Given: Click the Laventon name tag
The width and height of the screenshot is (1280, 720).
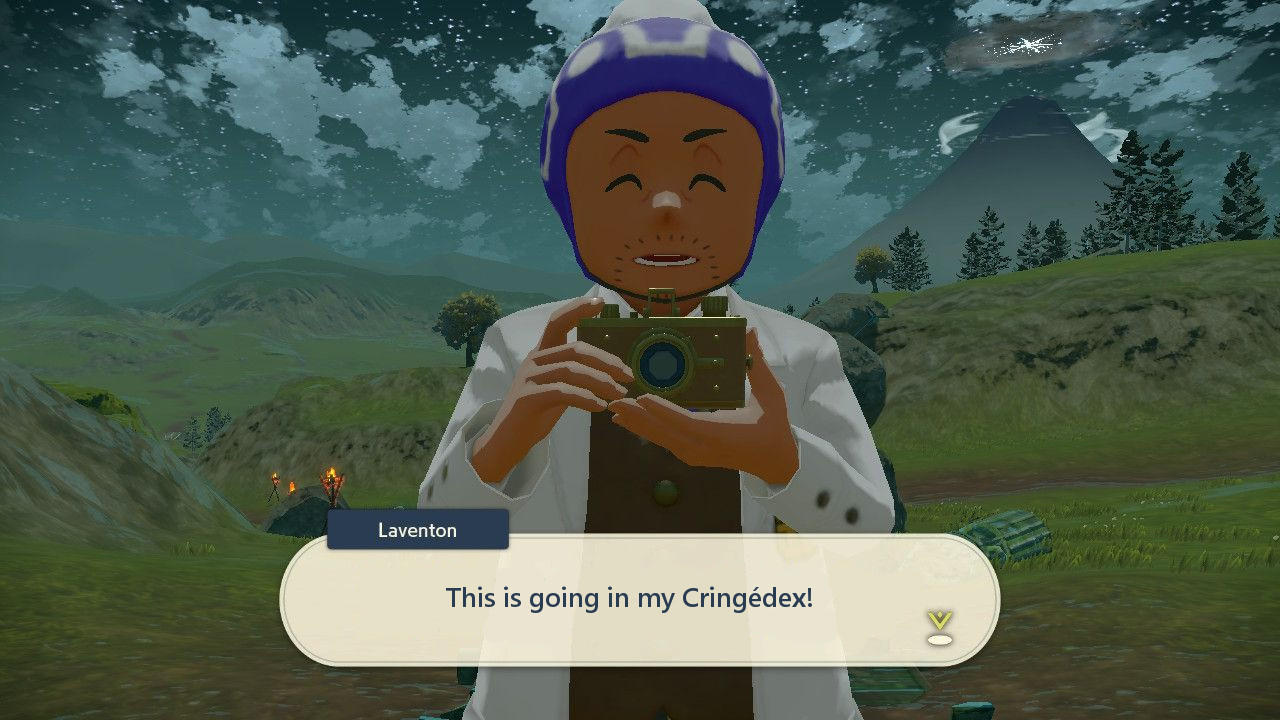Looking at the screenshot, I should (417, 530).
